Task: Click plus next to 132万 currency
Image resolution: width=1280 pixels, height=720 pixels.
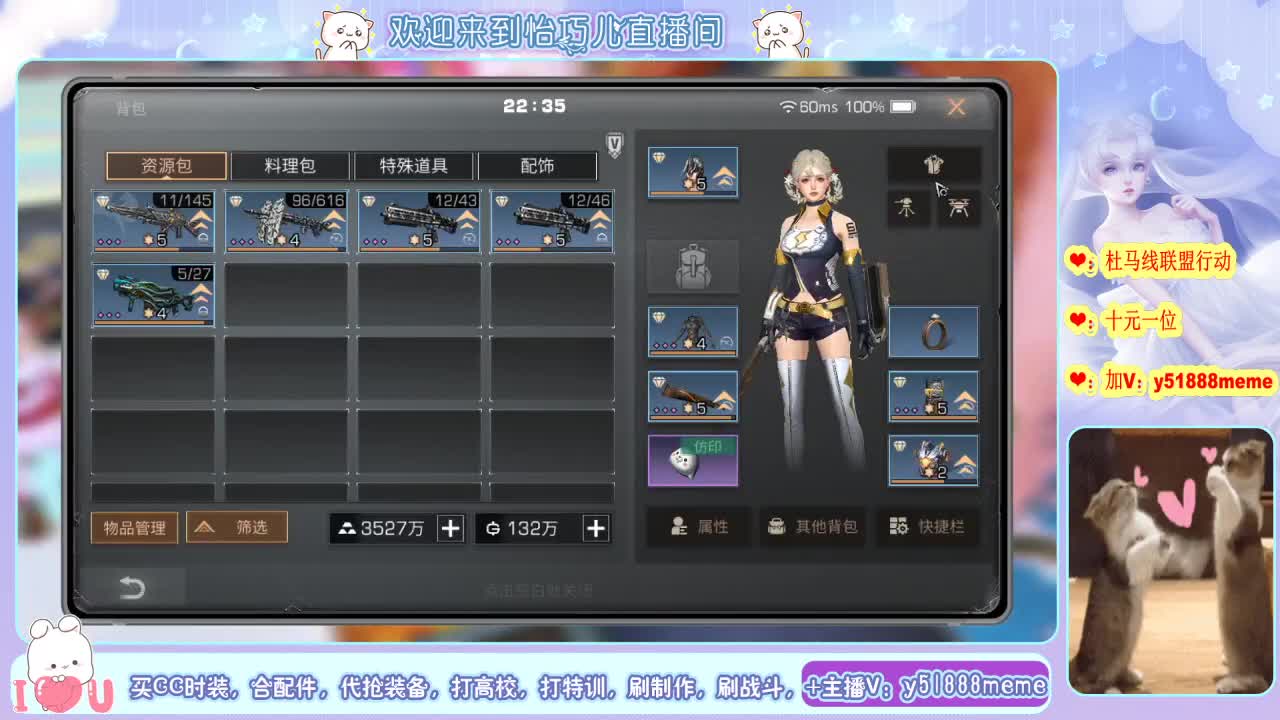Action: 595,527
